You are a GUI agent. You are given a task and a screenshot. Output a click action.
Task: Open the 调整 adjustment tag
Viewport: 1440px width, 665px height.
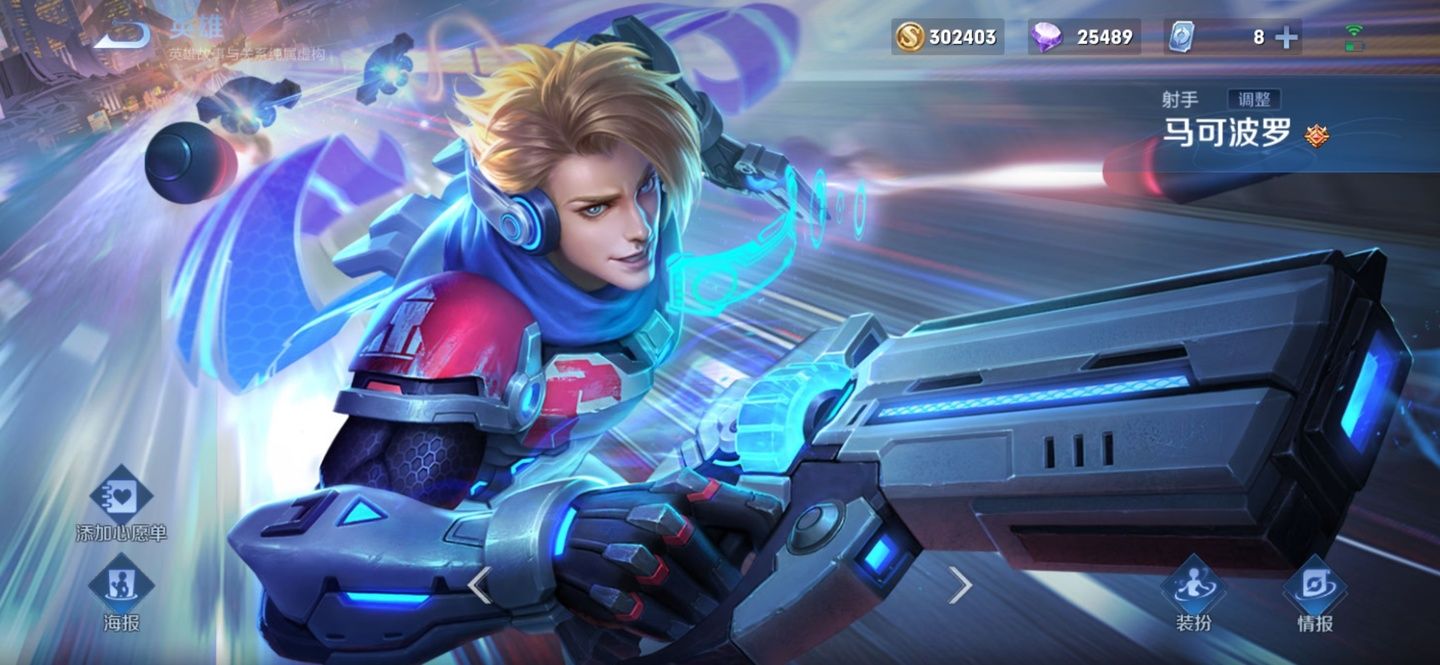tap(1254, 99)
